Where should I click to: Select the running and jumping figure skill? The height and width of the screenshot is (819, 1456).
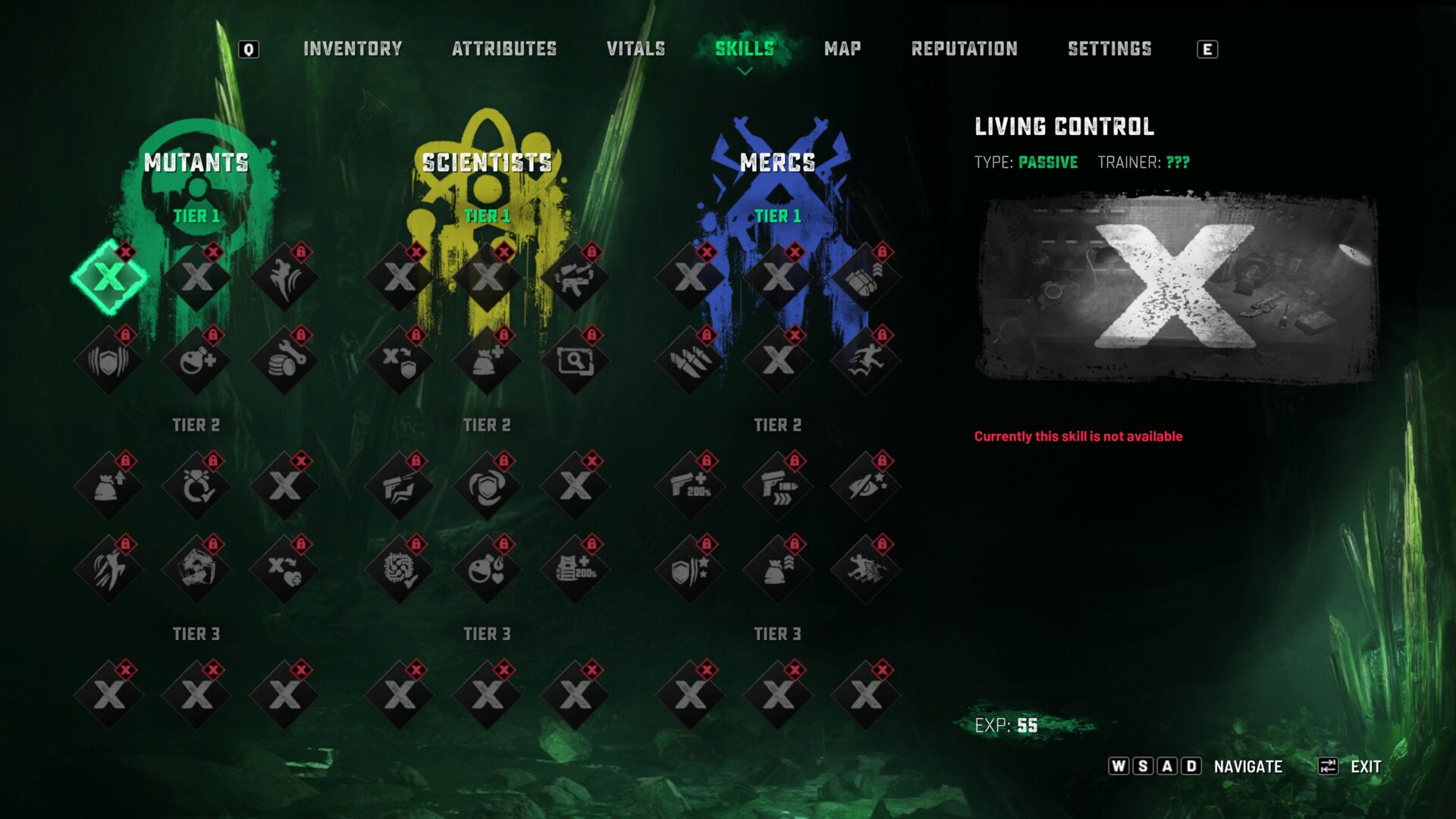tap(865, 361)
